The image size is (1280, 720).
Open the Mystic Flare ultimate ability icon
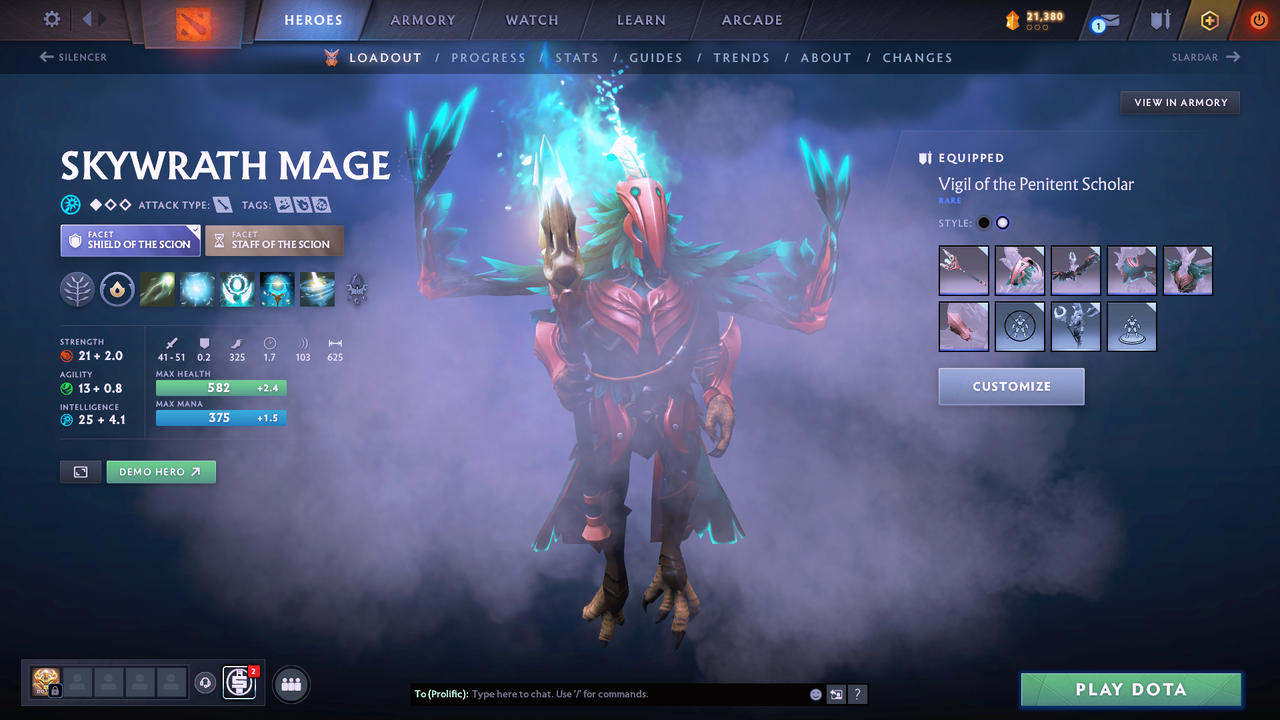(x=317, y=289)
